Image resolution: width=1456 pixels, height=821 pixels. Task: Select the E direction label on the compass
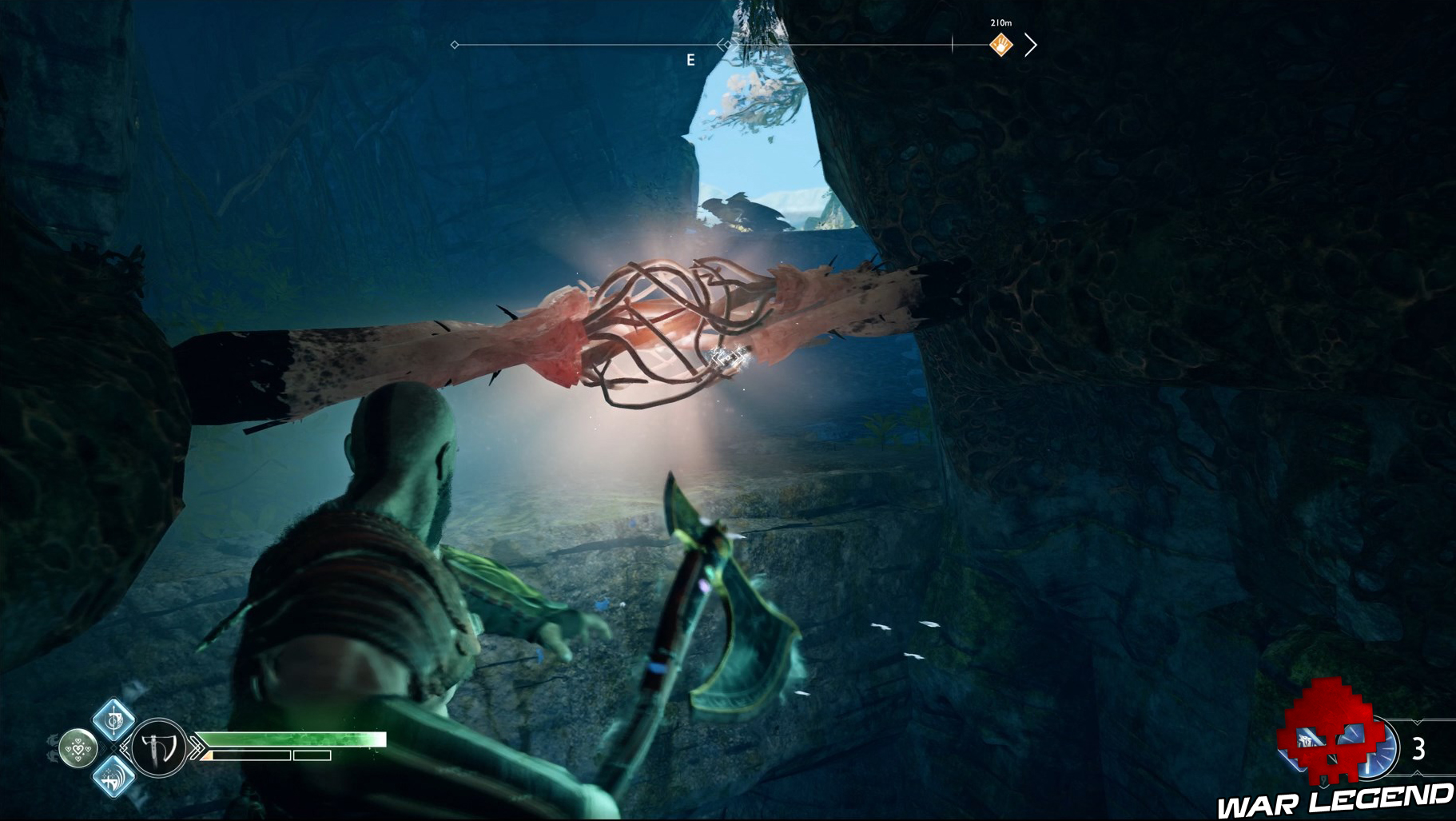pos(691,58)
